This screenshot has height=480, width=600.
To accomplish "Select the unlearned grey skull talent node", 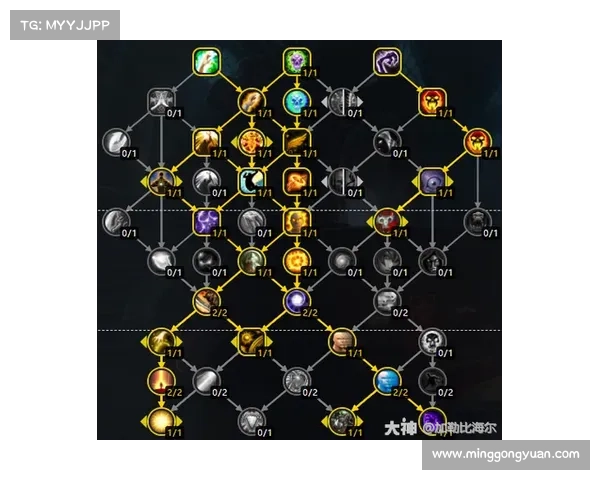I will pos(432,341).
